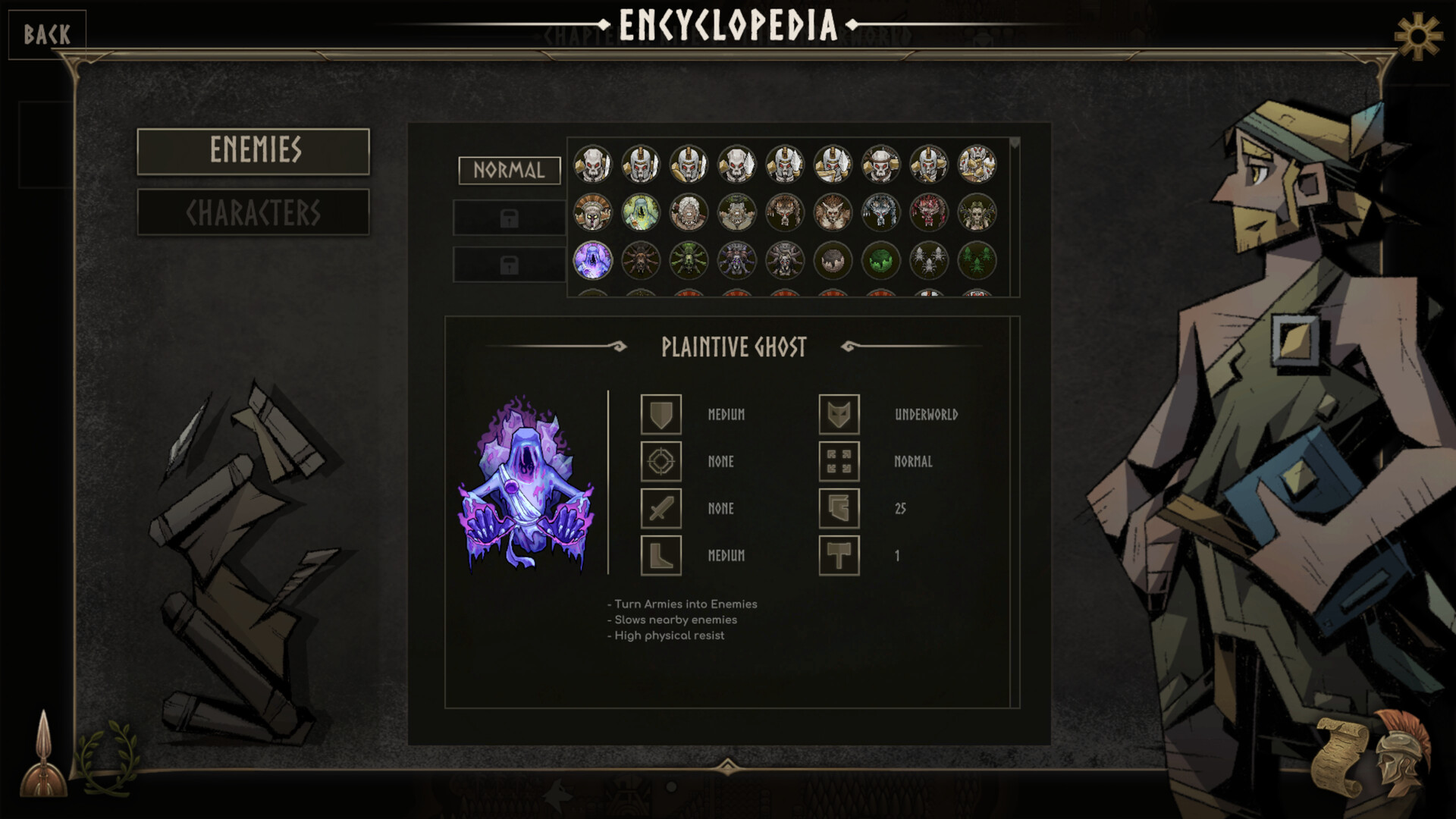Click the flag icon showing value 25
Screen dimensions: 1456x819
(840, 509)
